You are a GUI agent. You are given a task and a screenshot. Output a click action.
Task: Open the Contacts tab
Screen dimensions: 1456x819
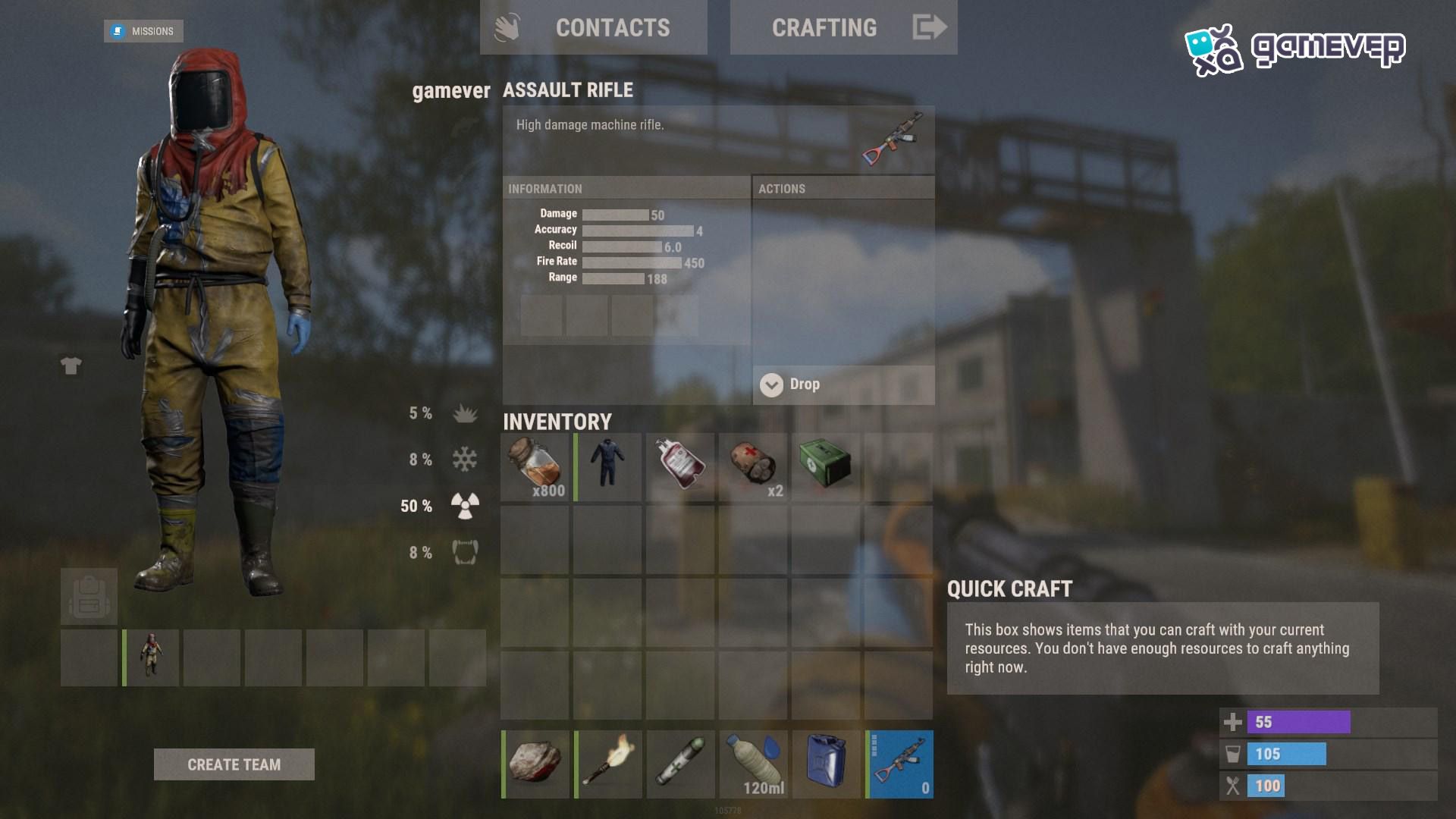pos(594,28)
